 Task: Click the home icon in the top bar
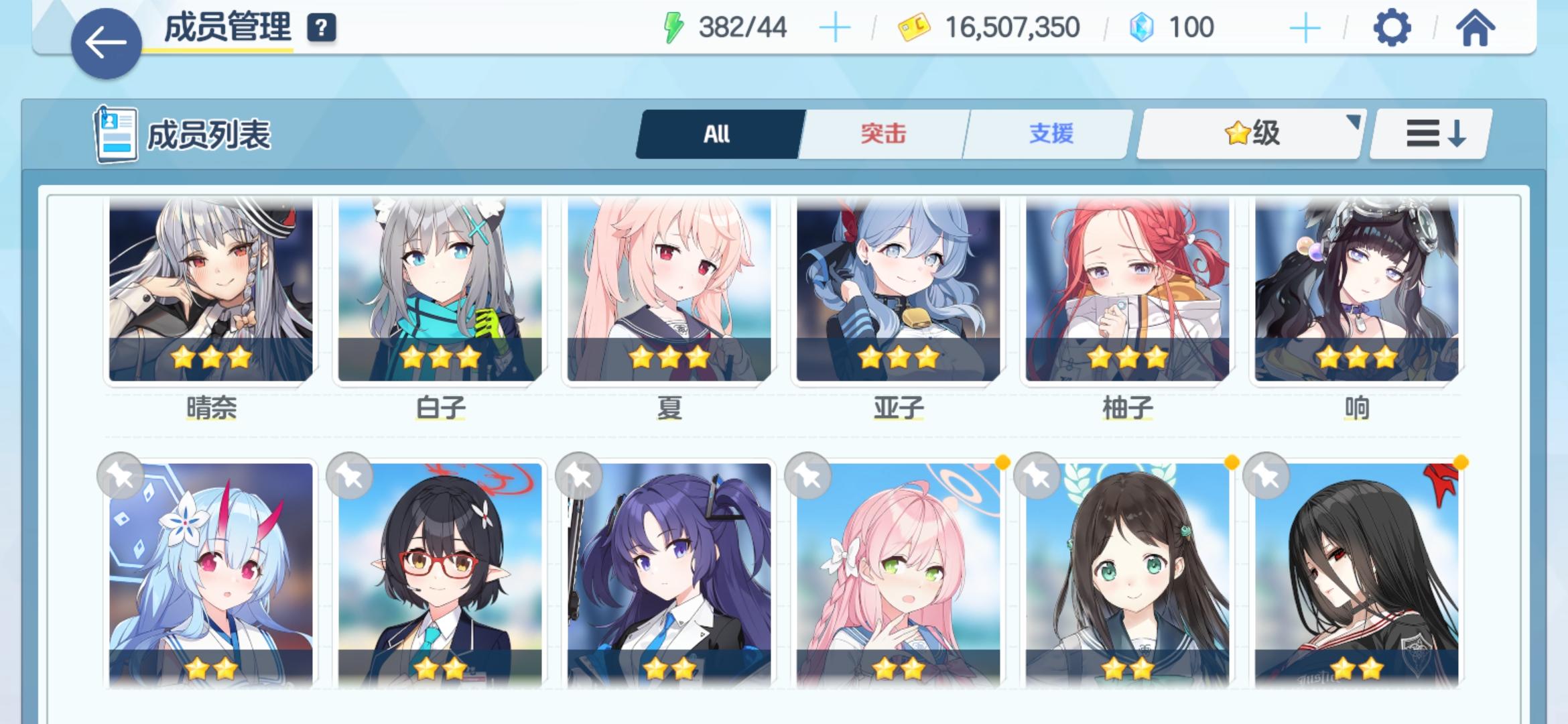[1475, 27]
